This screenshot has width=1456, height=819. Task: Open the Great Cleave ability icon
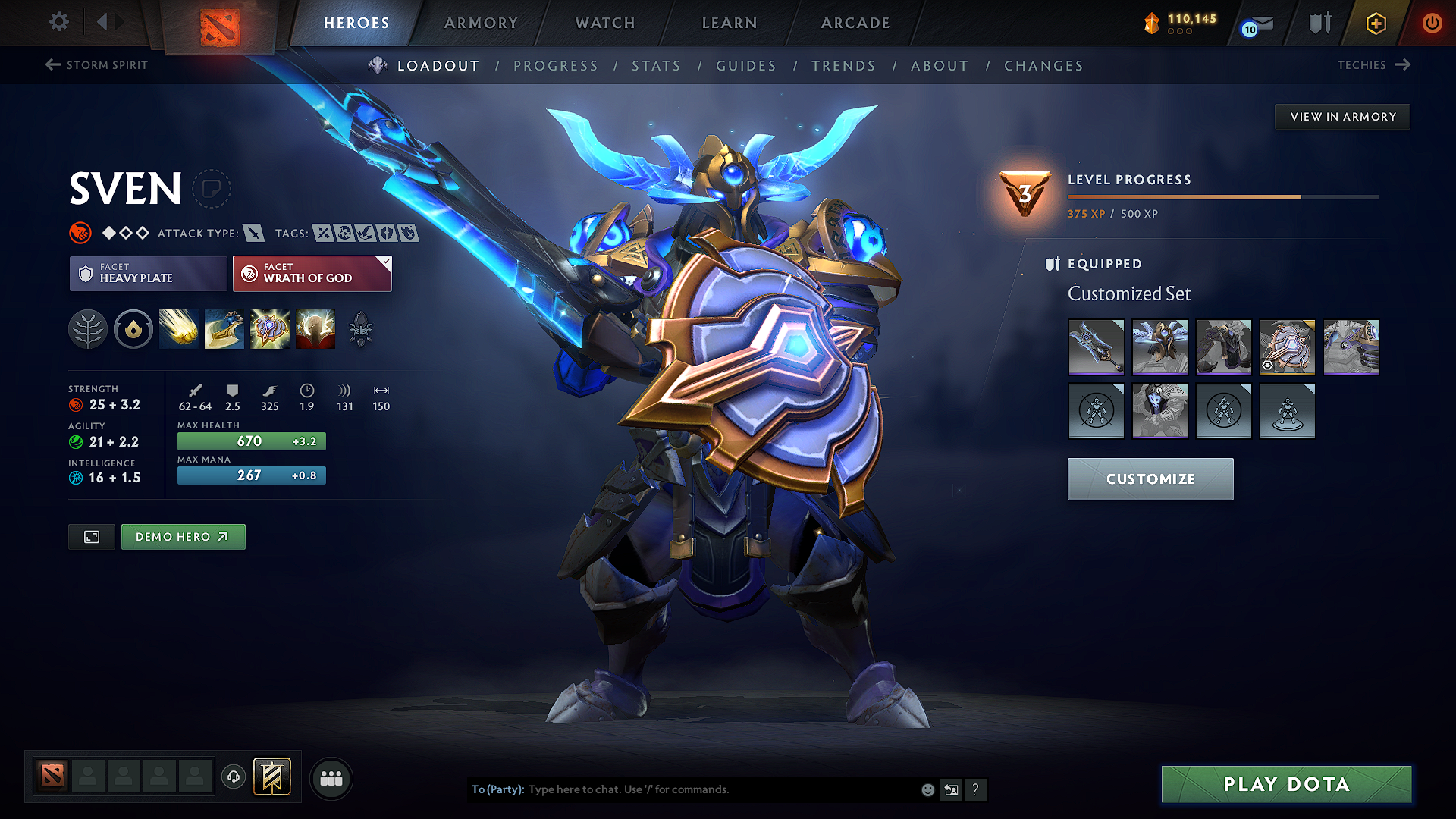pyautogui.click(x=224, y=329)
